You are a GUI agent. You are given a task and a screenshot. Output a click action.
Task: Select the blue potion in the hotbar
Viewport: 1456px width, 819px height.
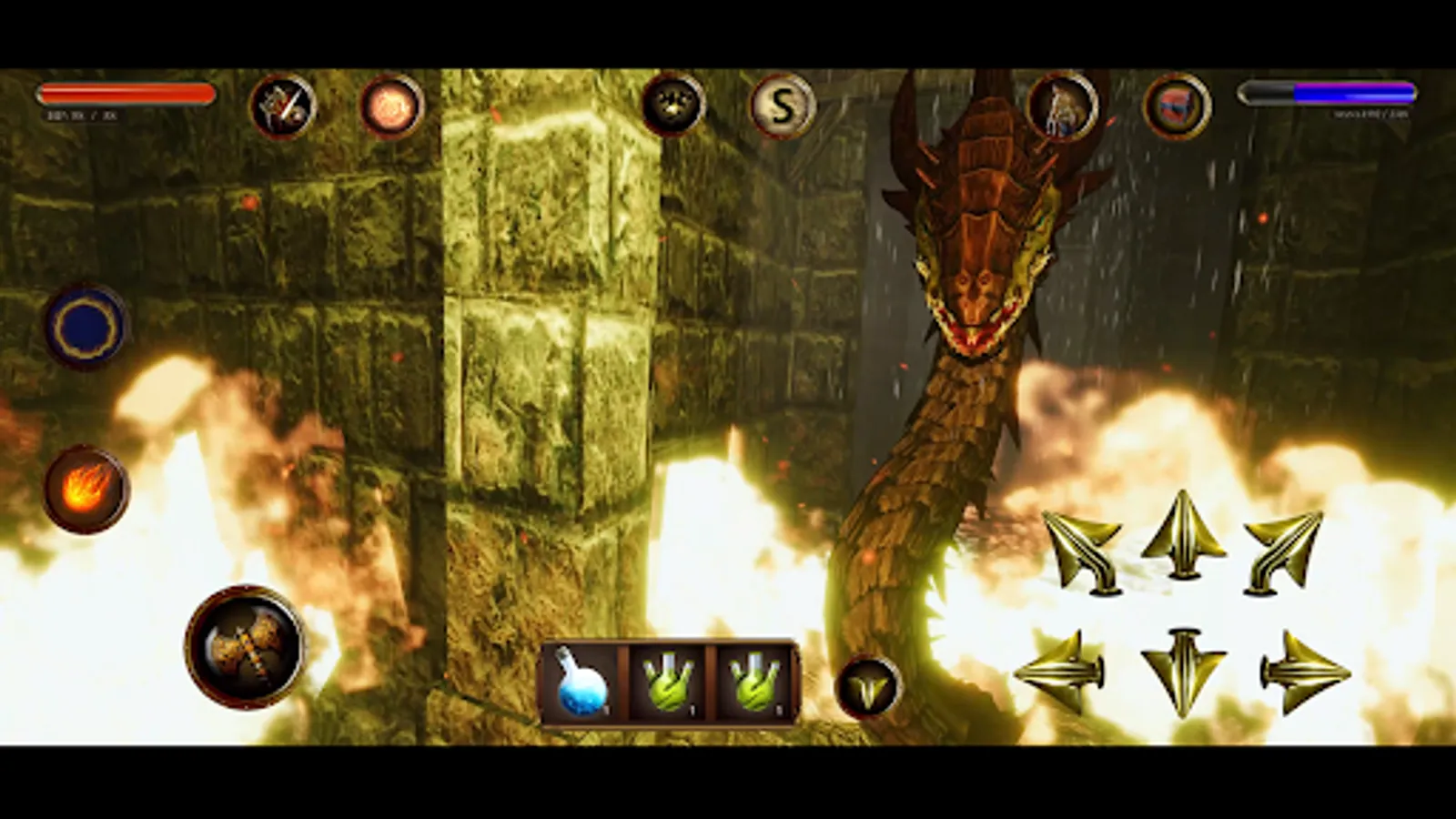pyautogui.click(x=581, y=684)
